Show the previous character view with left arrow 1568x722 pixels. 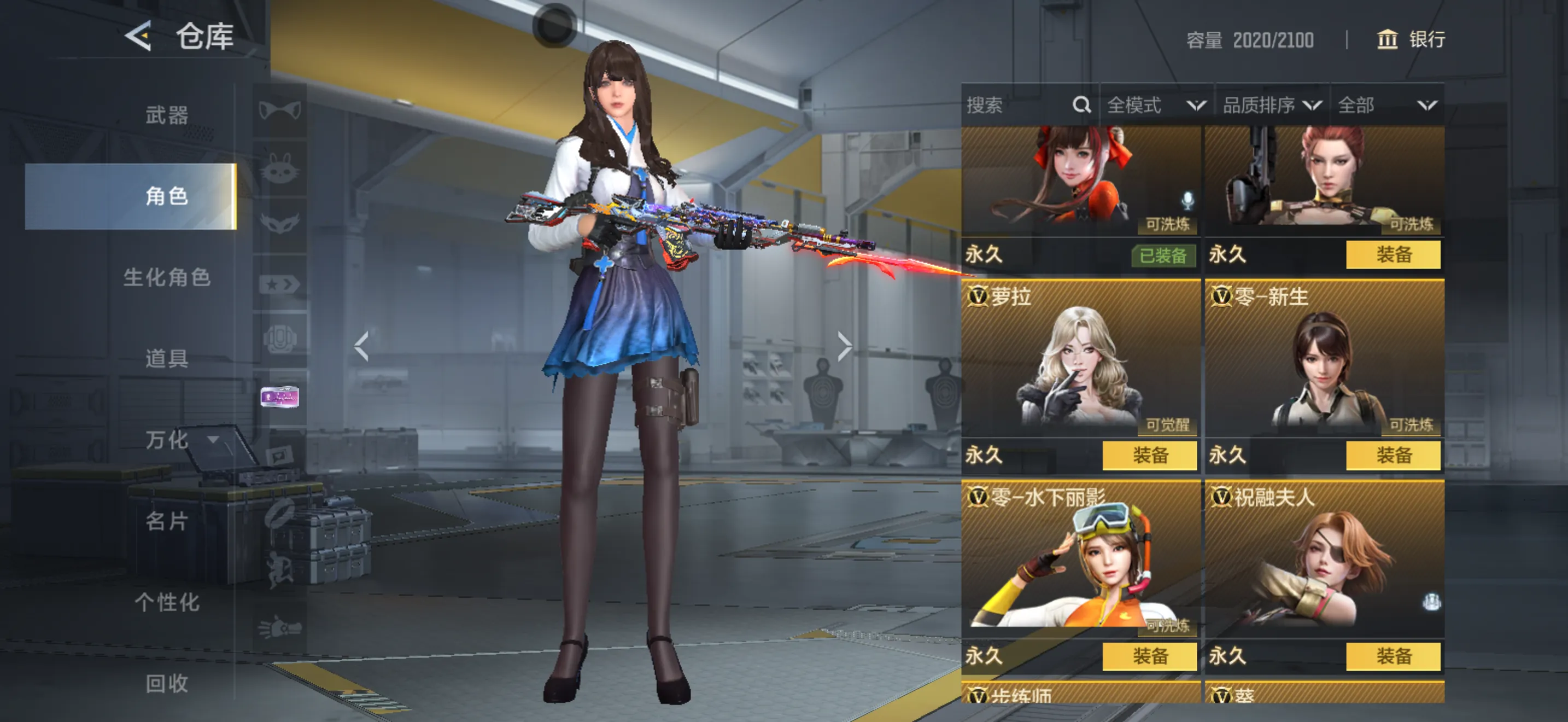coord(361,346)
